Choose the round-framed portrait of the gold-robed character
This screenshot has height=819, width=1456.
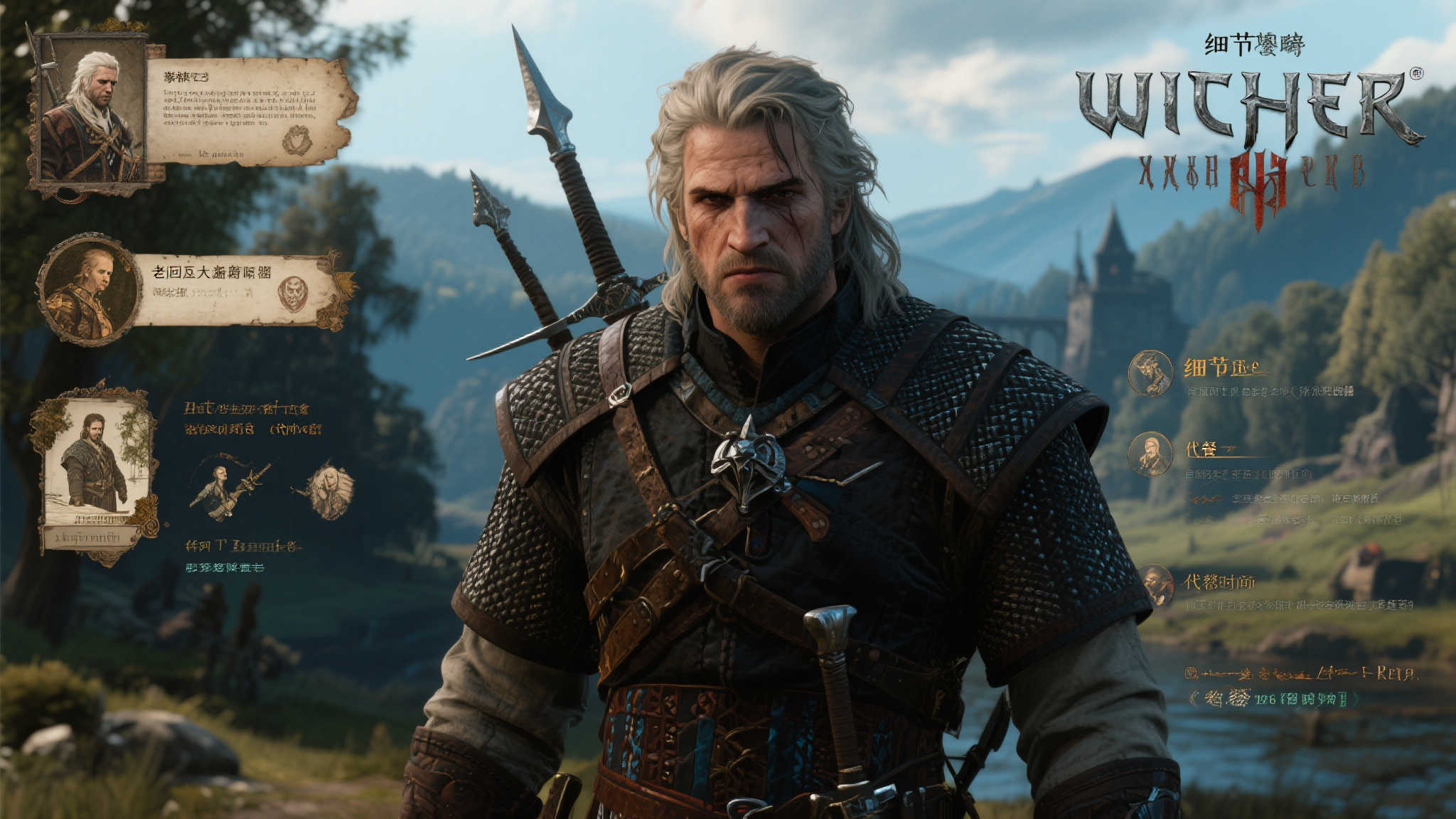click(90, 289)
